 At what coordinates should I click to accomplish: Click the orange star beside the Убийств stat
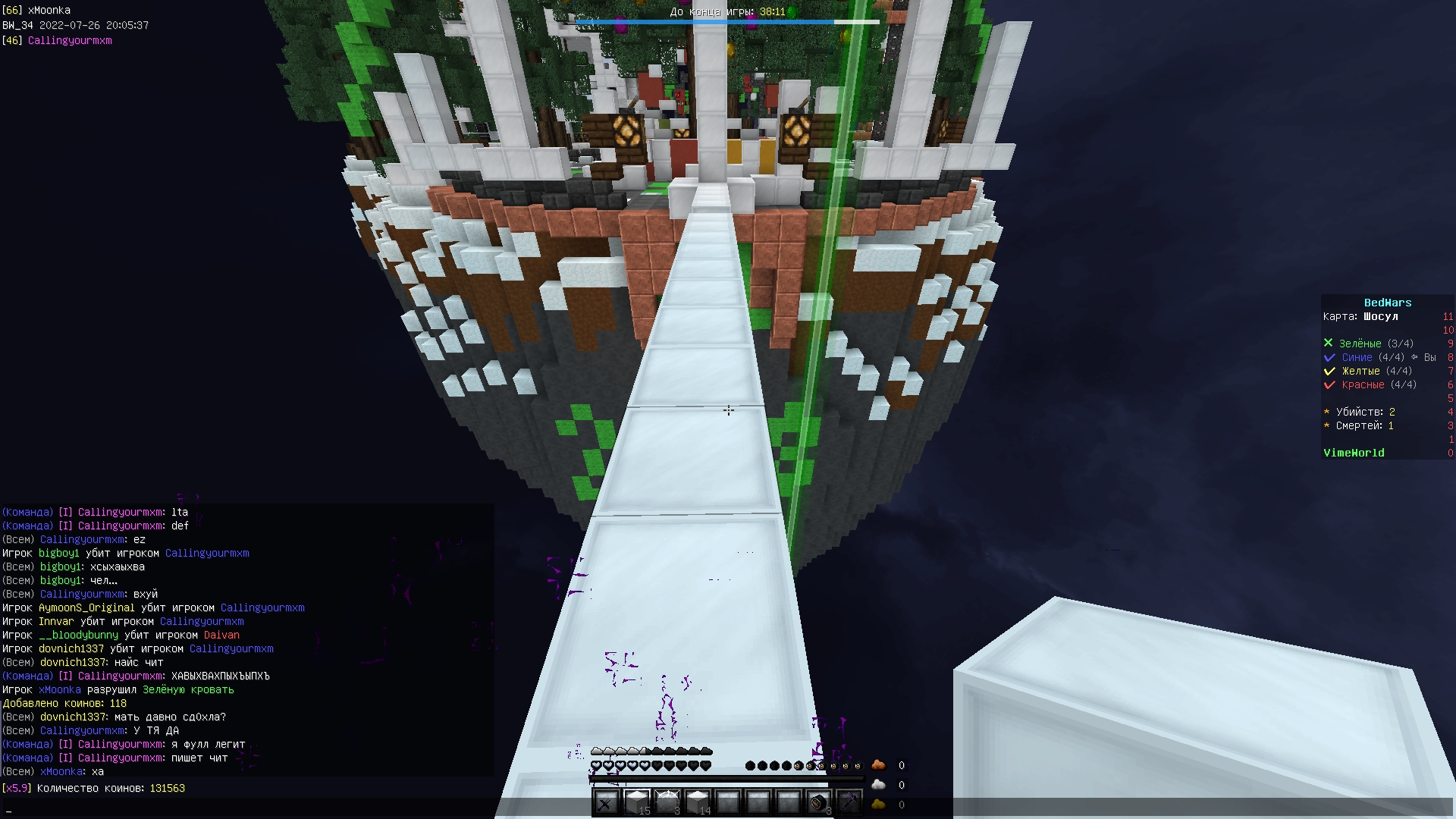tap(1326, 412)
